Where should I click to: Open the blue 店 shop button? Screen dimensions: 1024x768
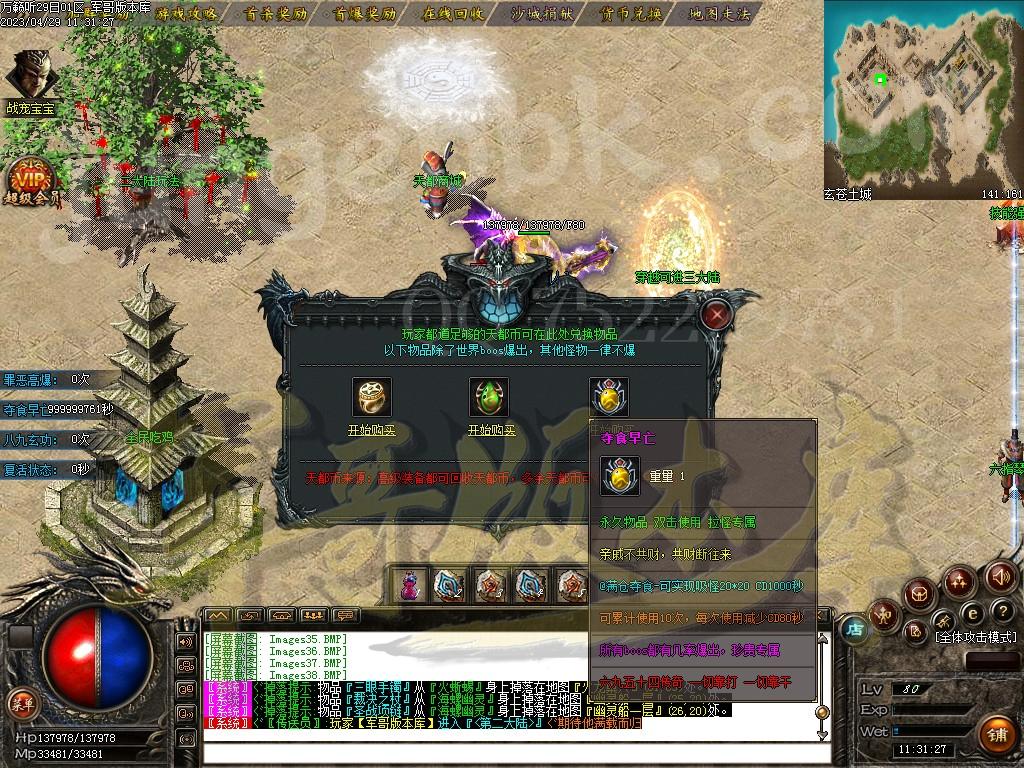855,630
